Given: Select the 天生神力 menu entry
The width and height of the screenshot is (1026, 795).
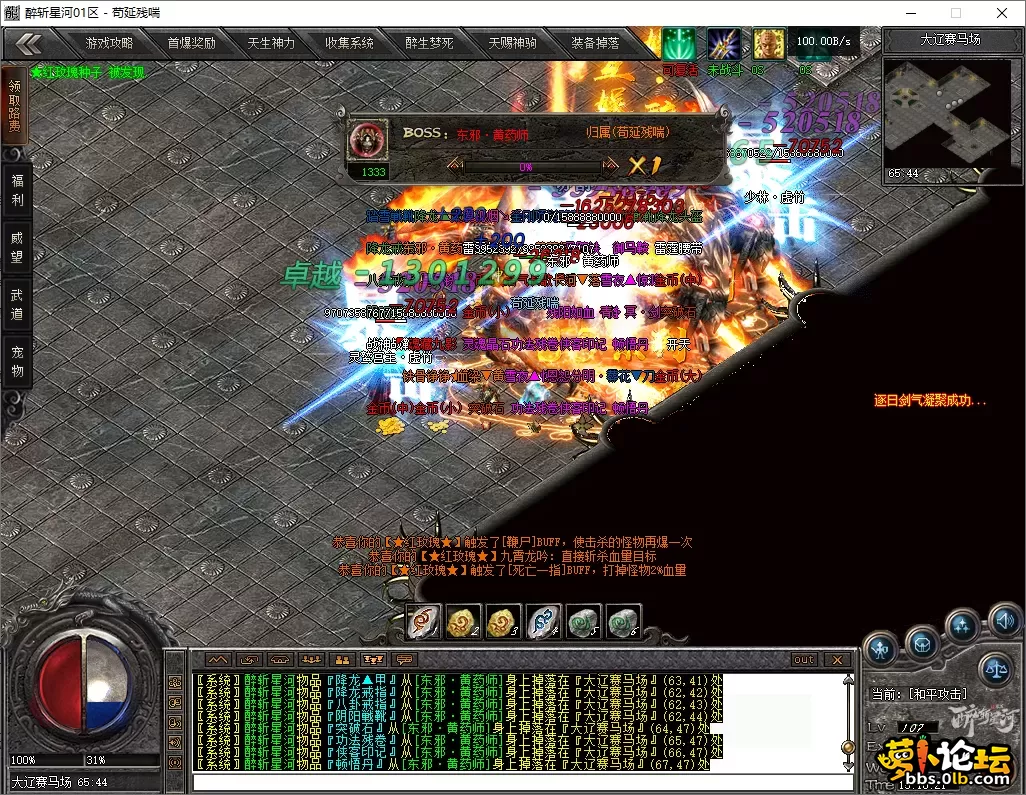Looking at the screenshot, I should (x=271, y=43).
